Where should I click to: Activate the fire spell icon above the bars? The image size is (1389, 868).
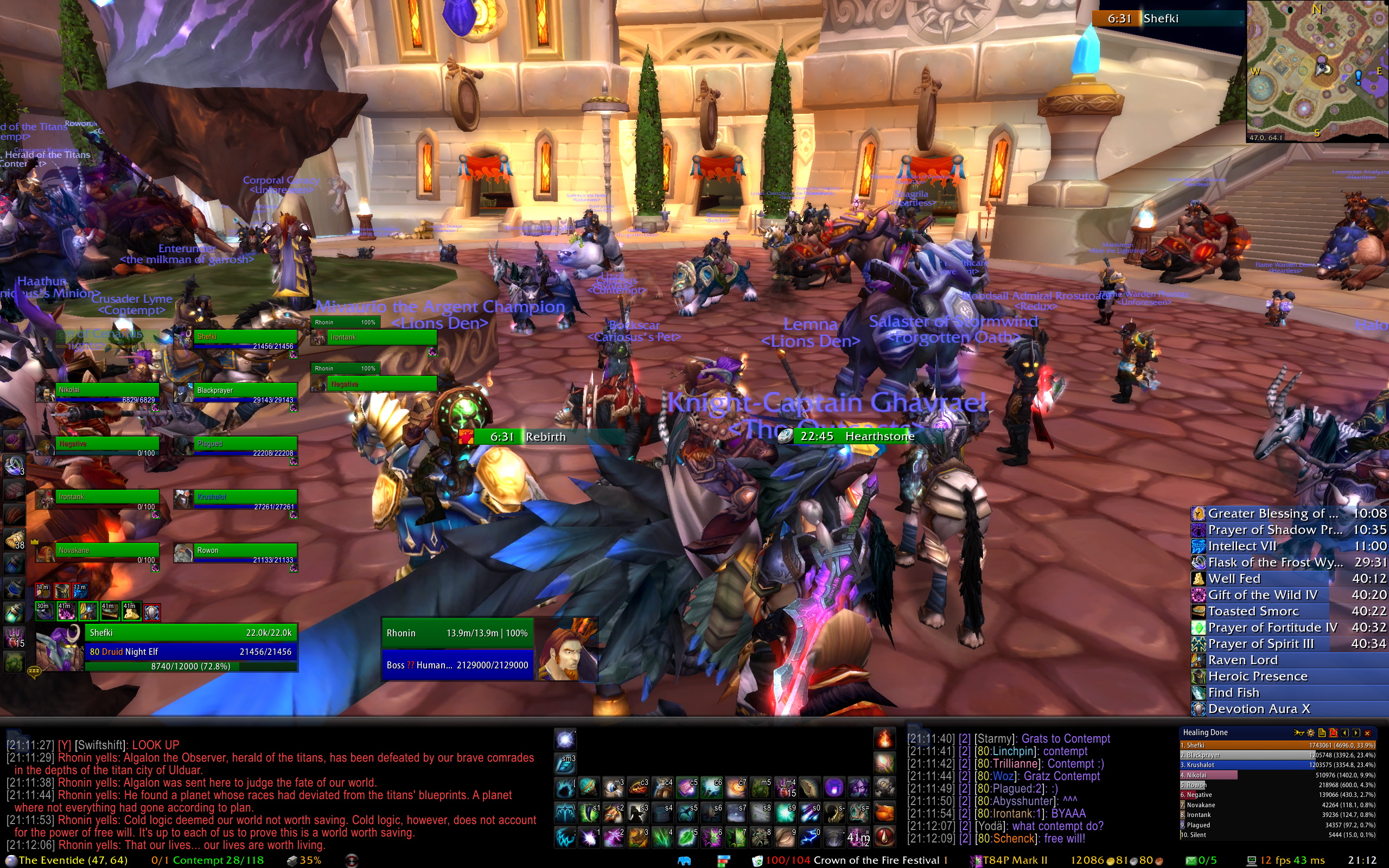pyautogui.click(x=884, y=738)
